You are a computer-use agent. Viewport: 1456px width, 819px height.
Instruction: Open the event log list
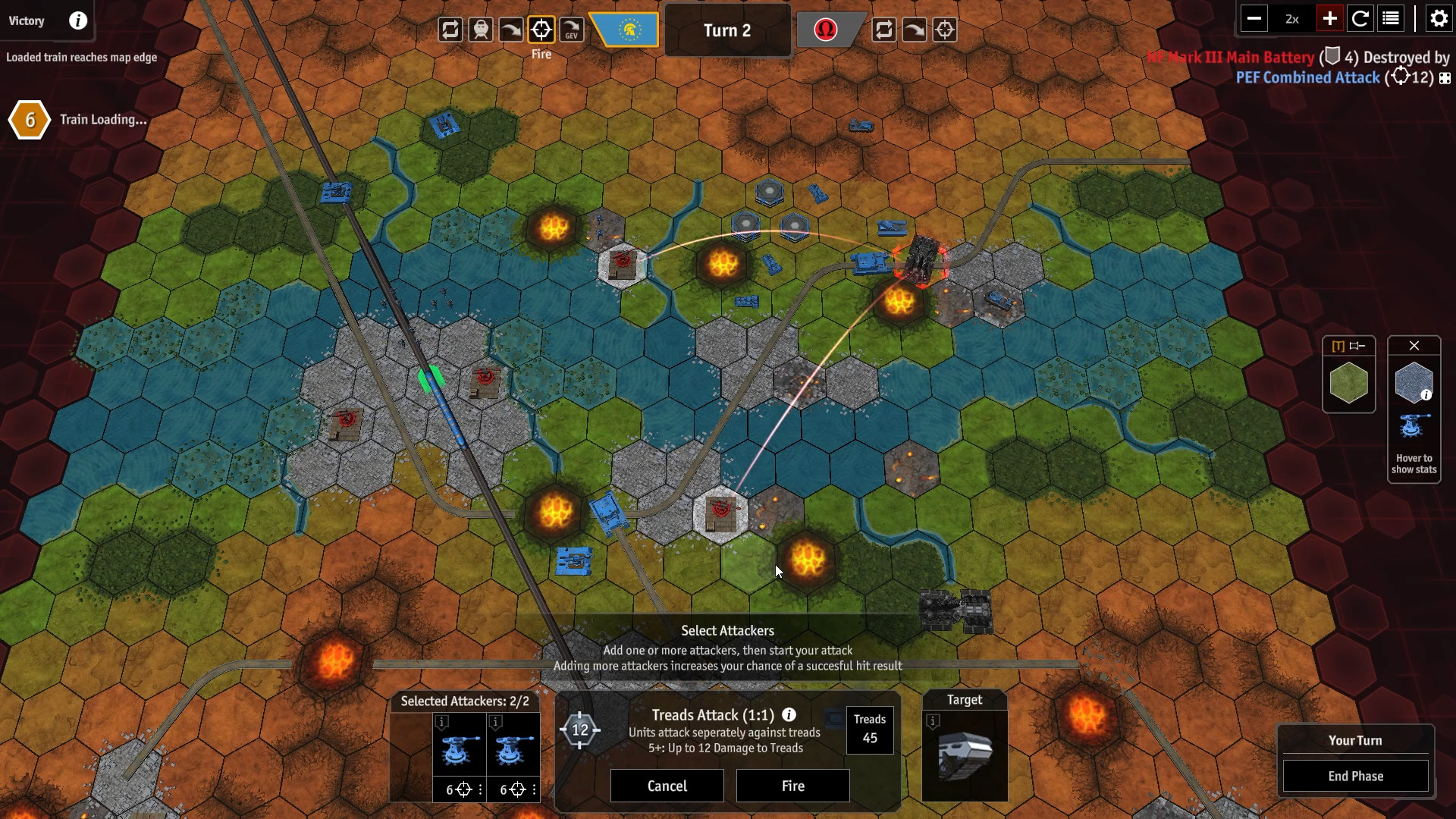[x=1391, y=18]
